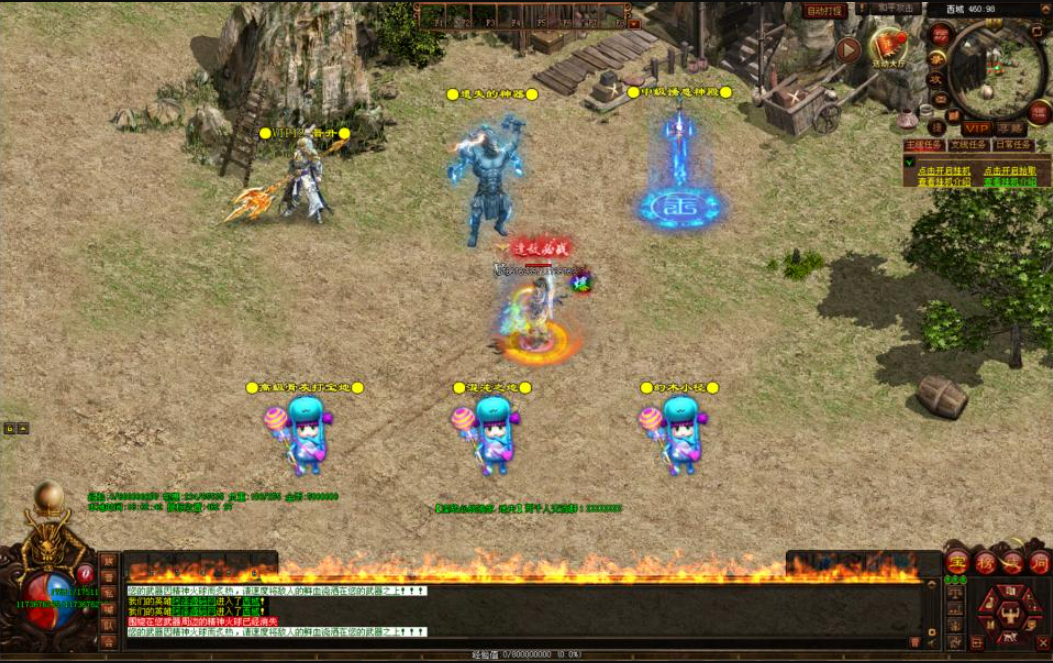The width and height of the screenshot is (1053, 663).
Task: Open the VIP panel button
Action: [x=976, y=128]
